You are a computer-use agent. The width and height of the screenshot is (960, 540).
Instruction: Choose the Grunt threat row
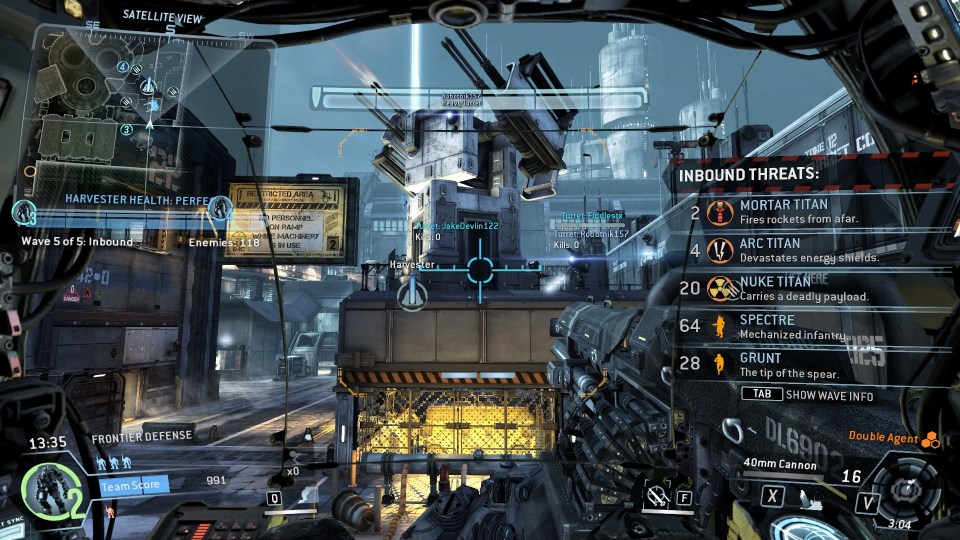pos(790,364)
